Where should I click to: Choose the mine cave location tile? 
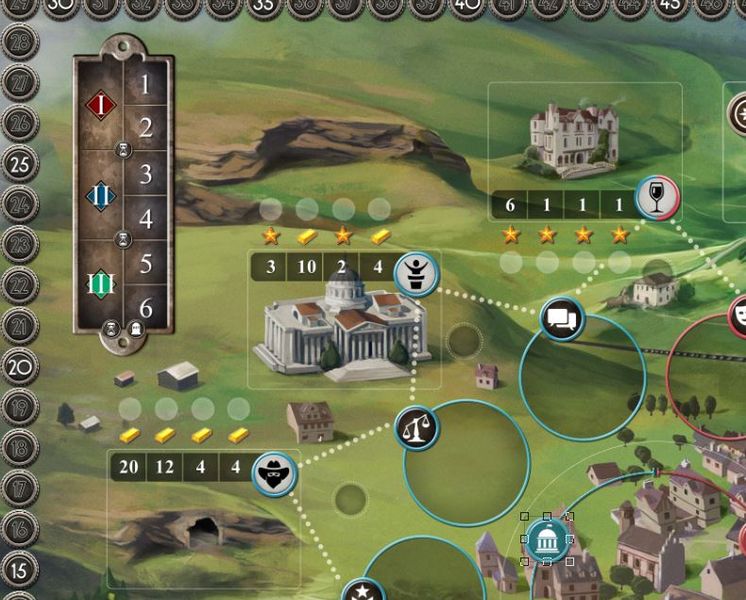pos(202,530)
